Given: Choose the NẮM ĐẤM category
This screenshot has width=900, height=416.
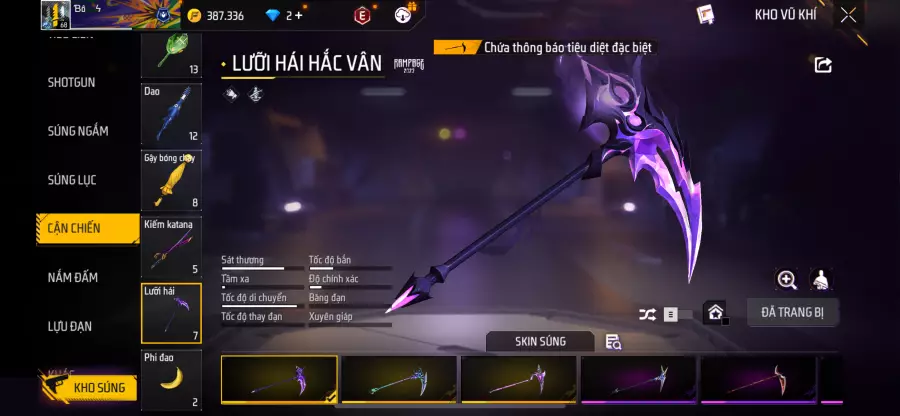Looking at the screenshot, I should (x=73, y=277).
